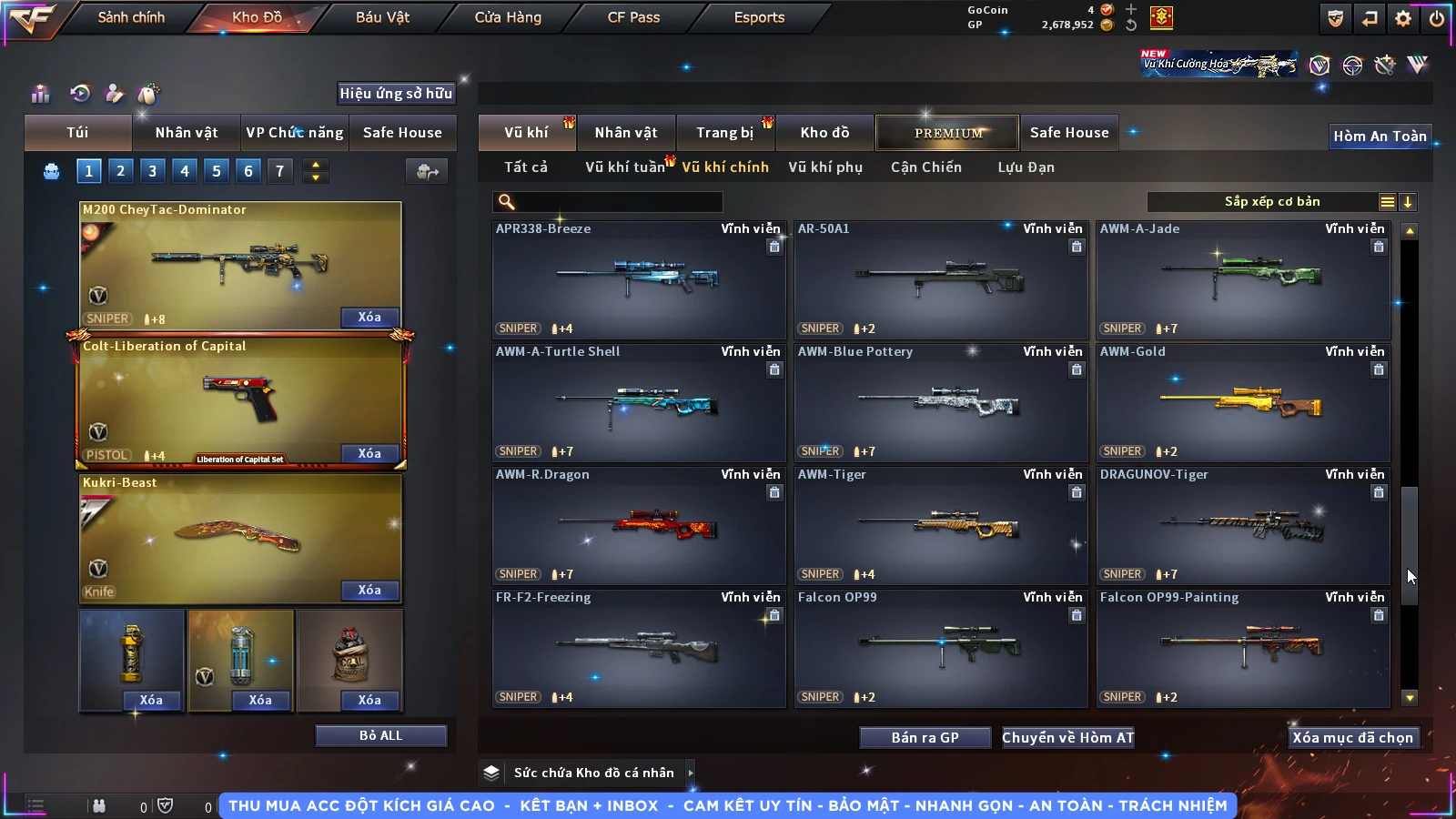Open the settings gear icon
This screenshot has width=1456, height=819.
pos(1403,18)
